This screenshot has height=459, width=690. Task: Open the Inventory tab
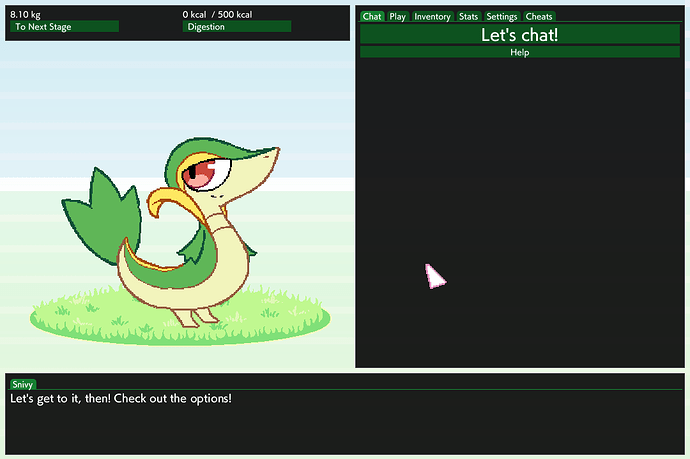point(432,17)
